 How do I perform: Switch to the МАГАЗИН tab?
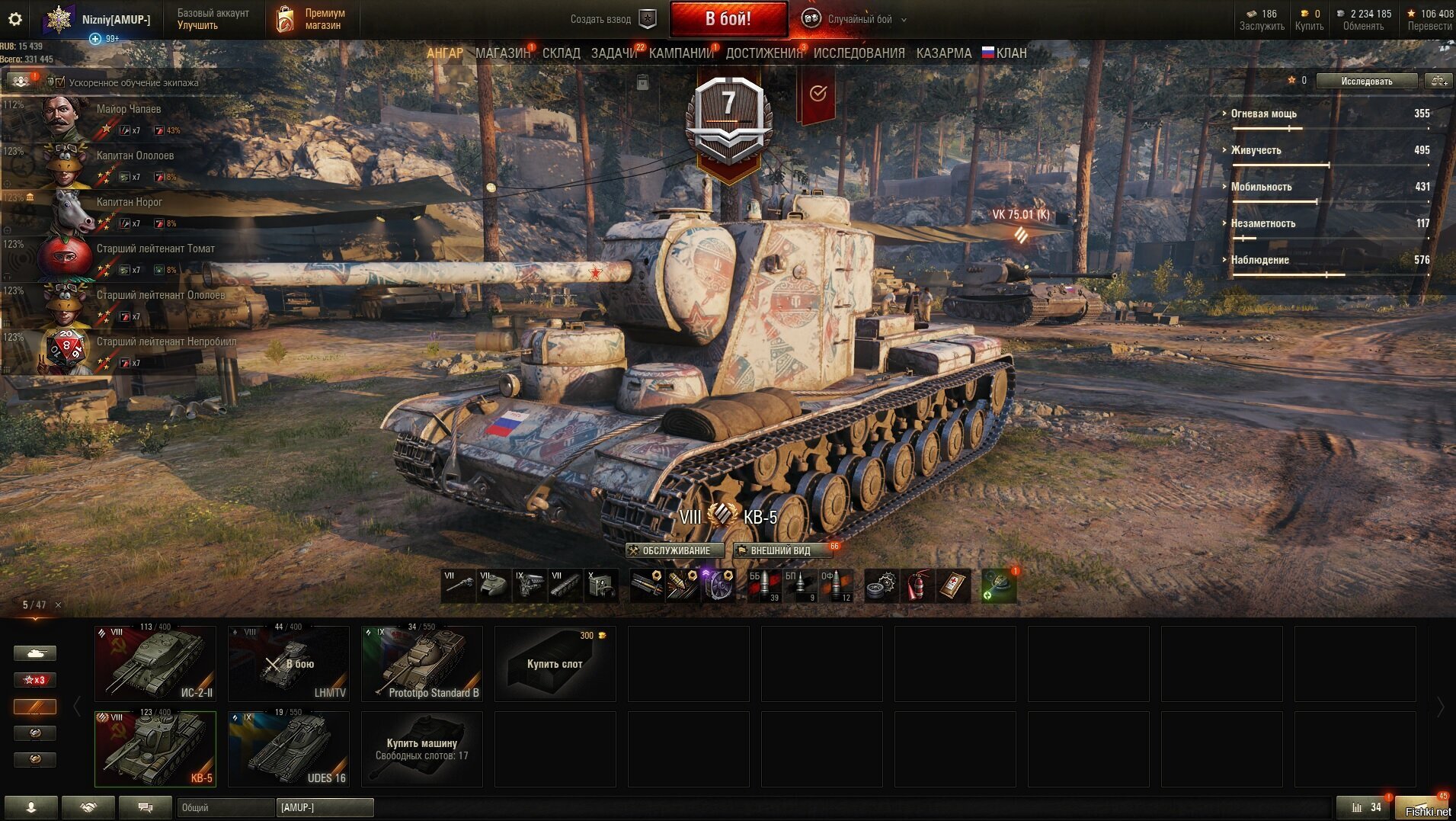click(502, 53)
